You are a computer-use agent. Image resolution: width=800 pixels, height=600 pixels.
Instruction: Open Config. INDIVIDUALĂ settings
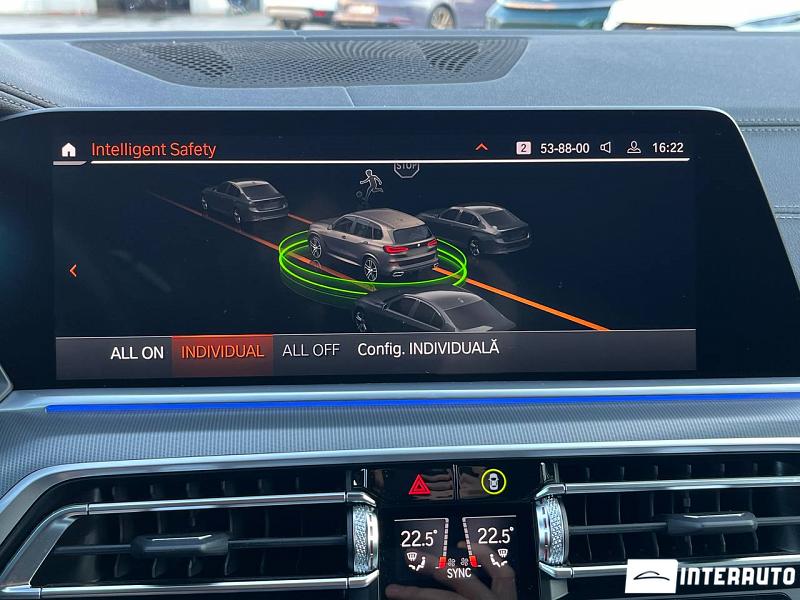[428, 348]
